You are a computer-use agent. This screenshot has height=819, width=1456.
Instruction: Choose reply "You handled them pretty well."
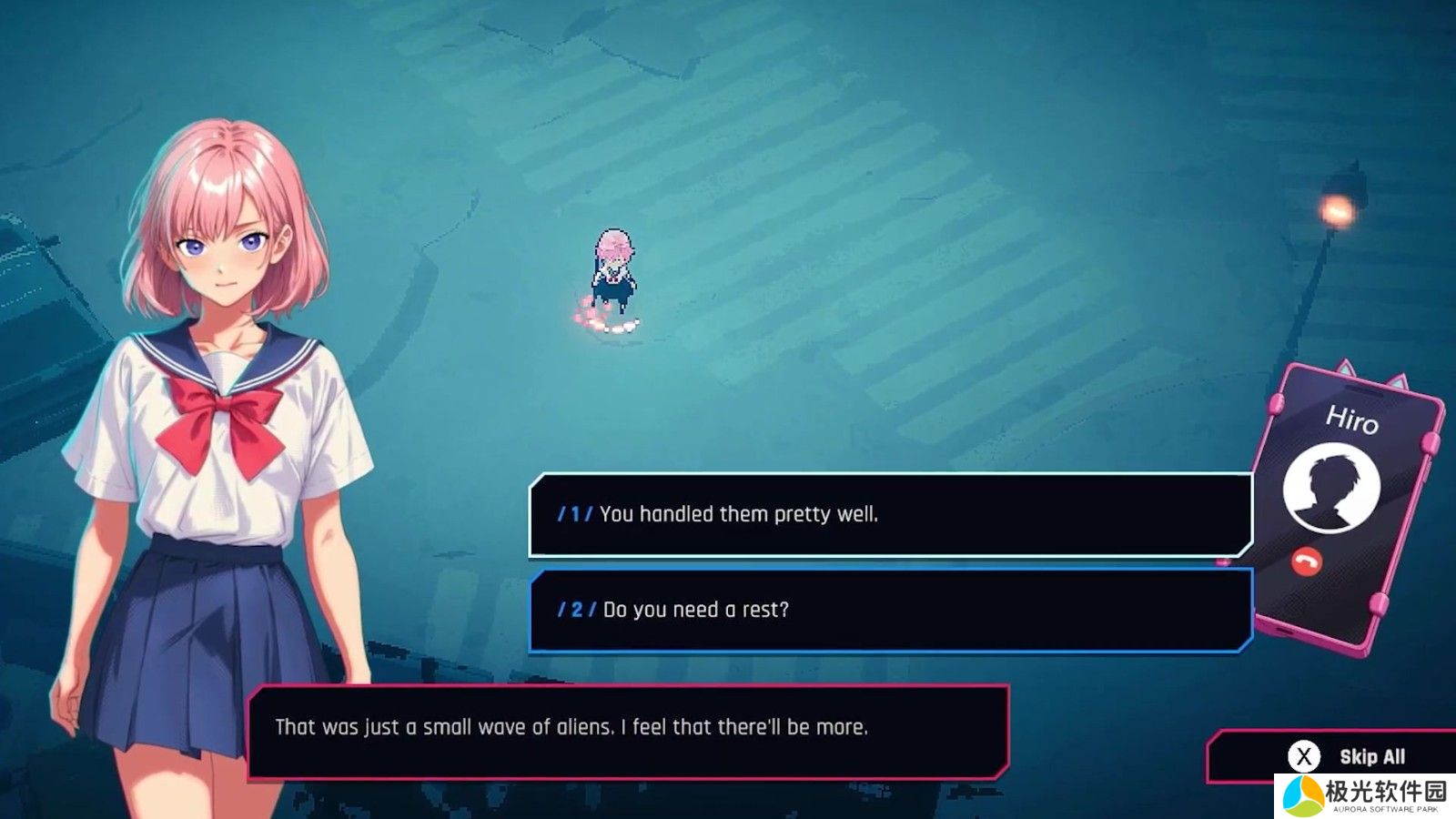click(x=890, y=514)
